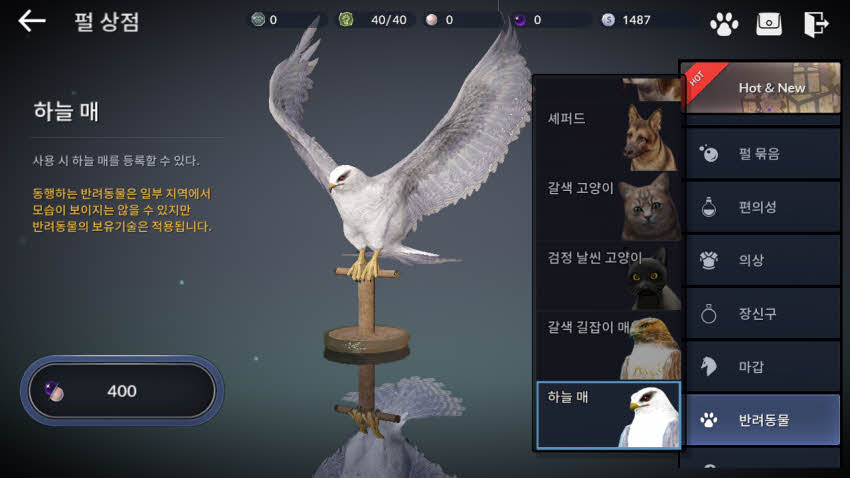Select the 갈색 고양이 brown cat
850x478 pixels.
click(x=608, y=206)
